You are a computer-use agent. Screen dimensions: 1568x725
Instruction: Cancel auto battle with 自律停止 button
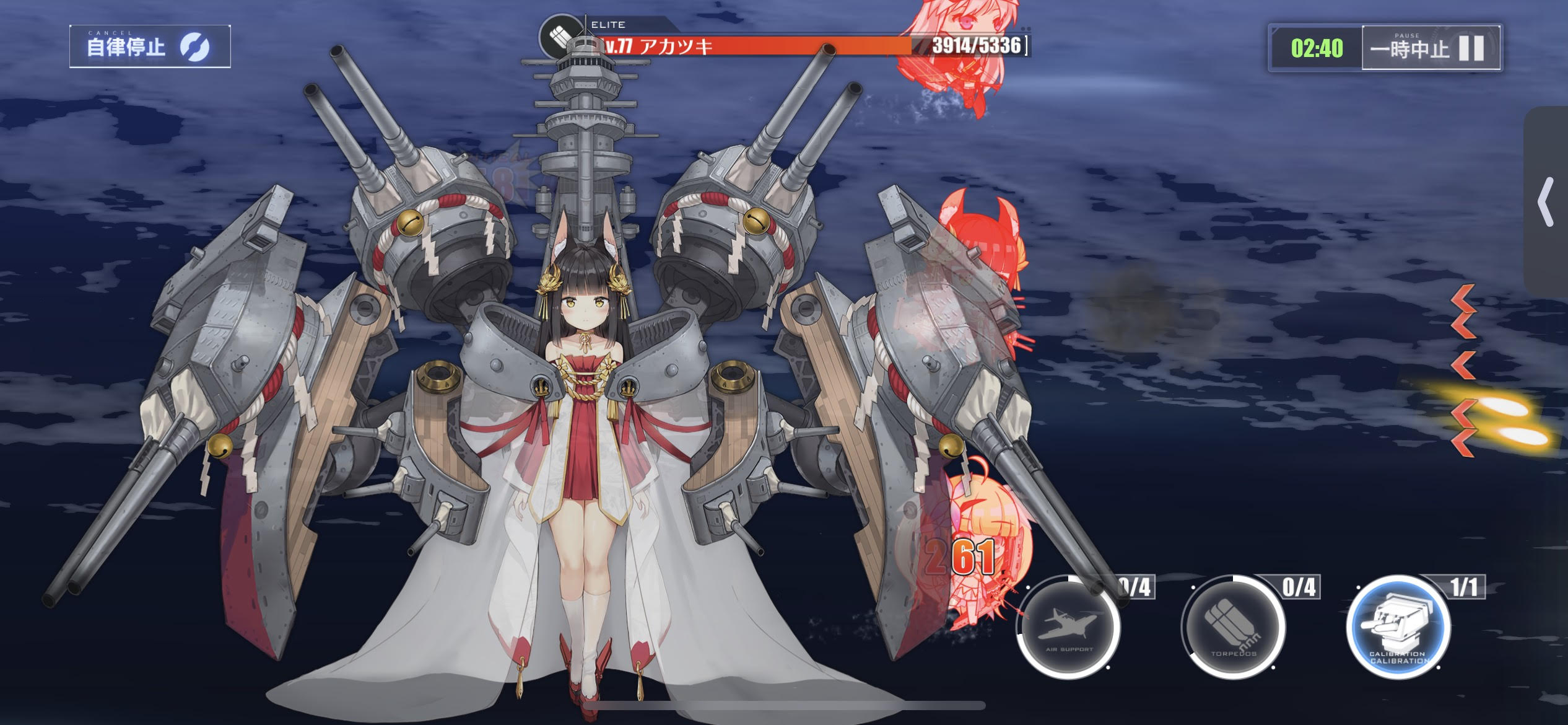click(149, 46)
